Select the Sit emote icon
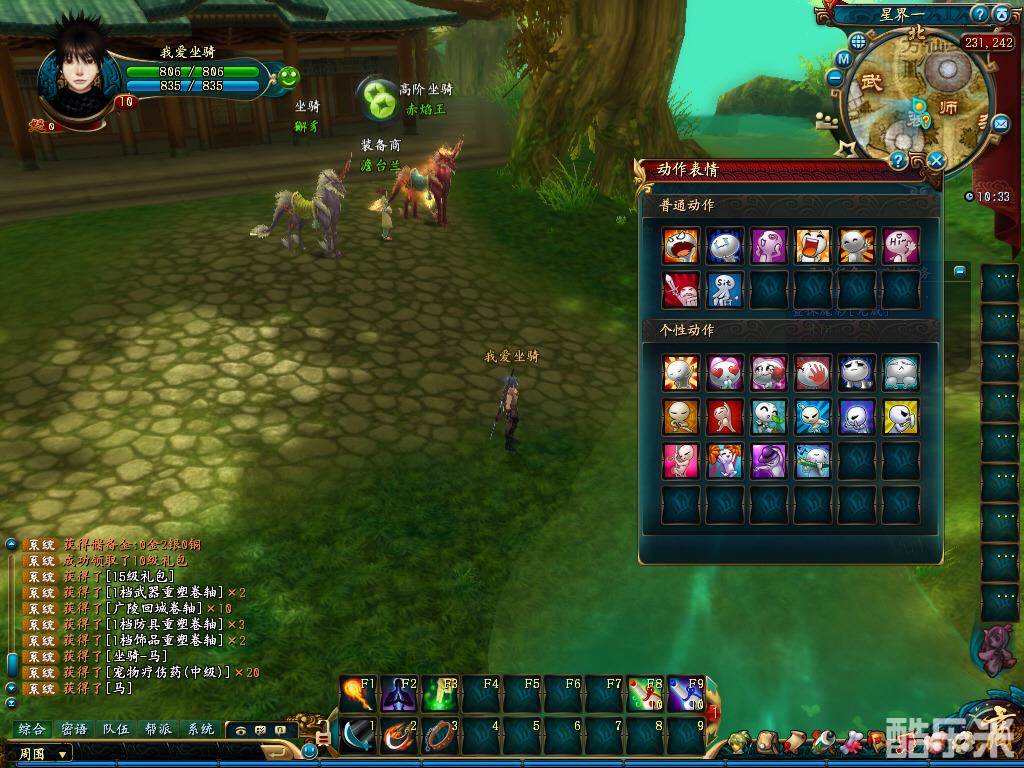This screenshot has width=1024, height=768. tap(724, 289)
